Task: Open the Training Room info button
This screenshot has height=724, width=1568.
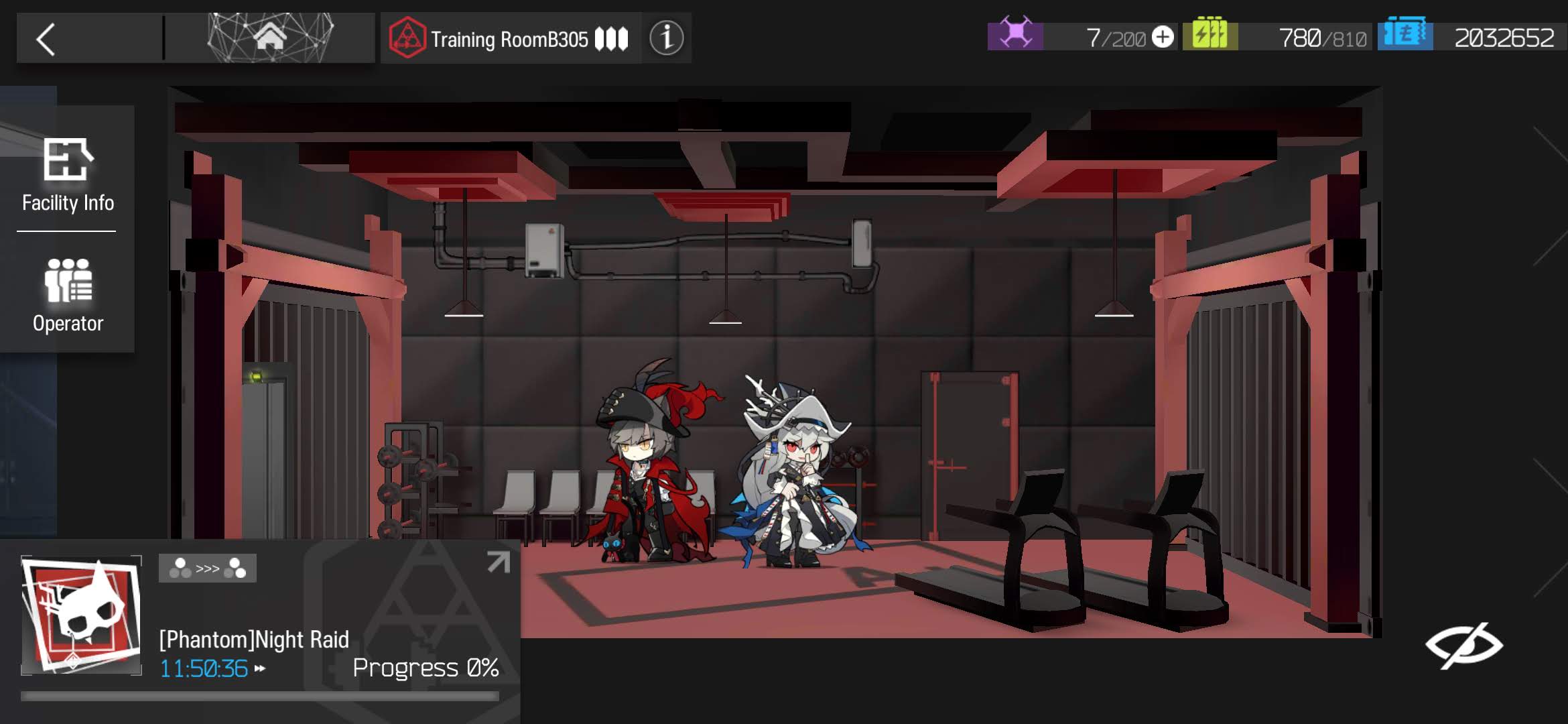Action: tap(666, 38)
